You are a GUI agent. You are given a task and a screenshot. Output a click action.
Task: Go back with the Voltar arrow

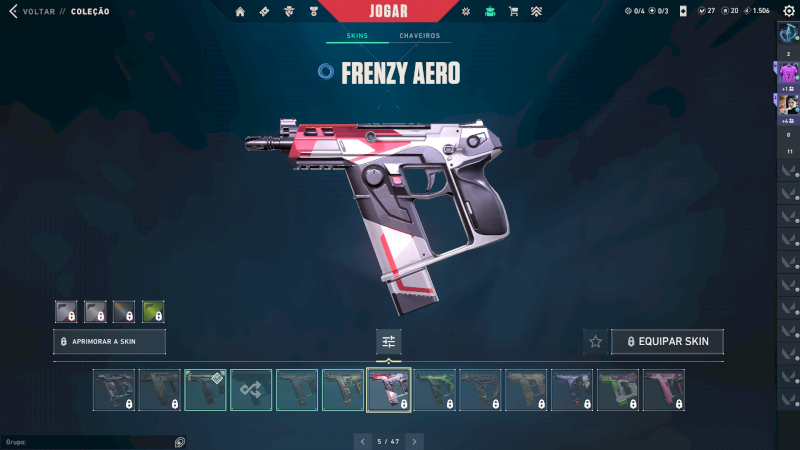[x=13, y=11]
